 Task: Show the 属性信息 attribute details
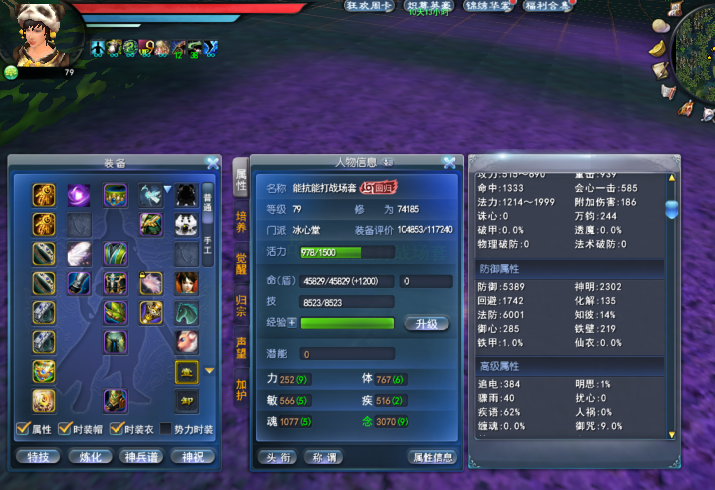431,457
